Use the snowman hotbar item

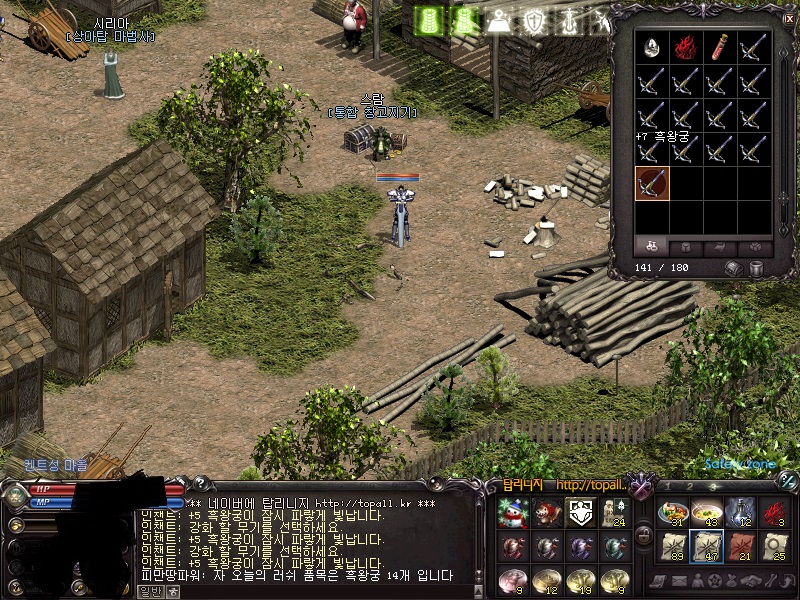512,513
